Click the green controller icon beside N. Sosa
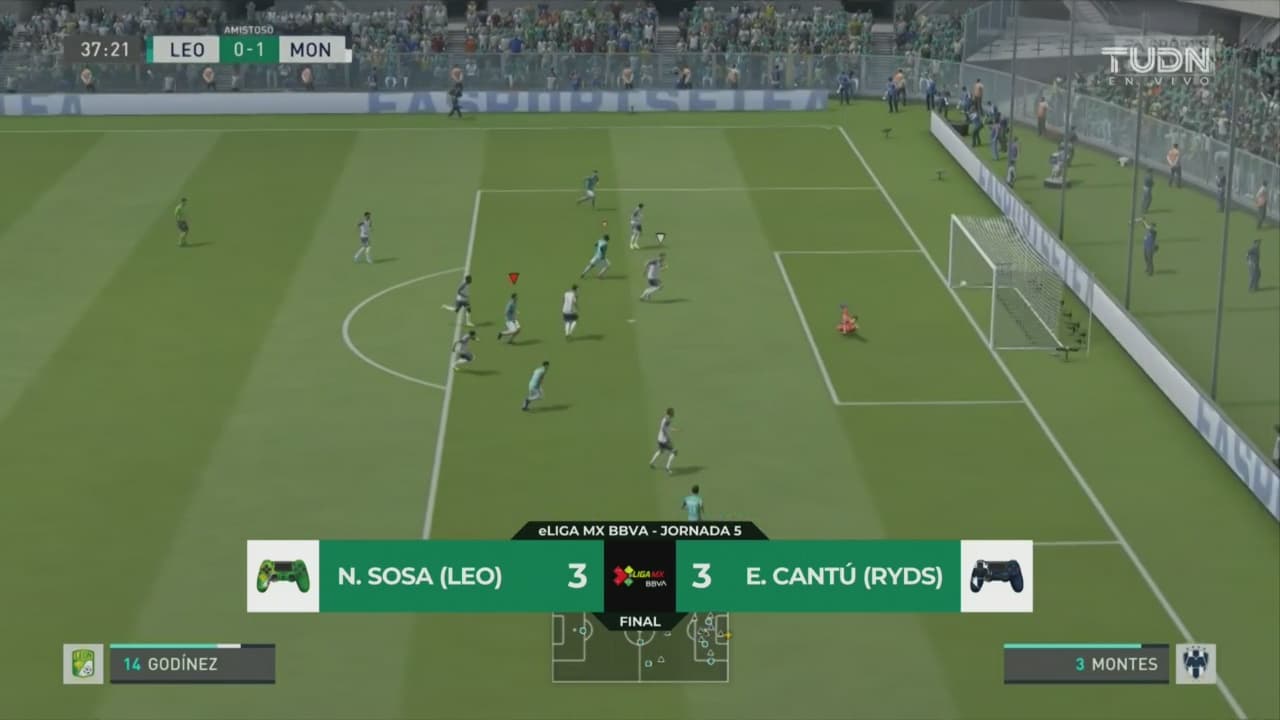Image resolution: width=1280 pixels, height=720 pixels. click(283, 576)
